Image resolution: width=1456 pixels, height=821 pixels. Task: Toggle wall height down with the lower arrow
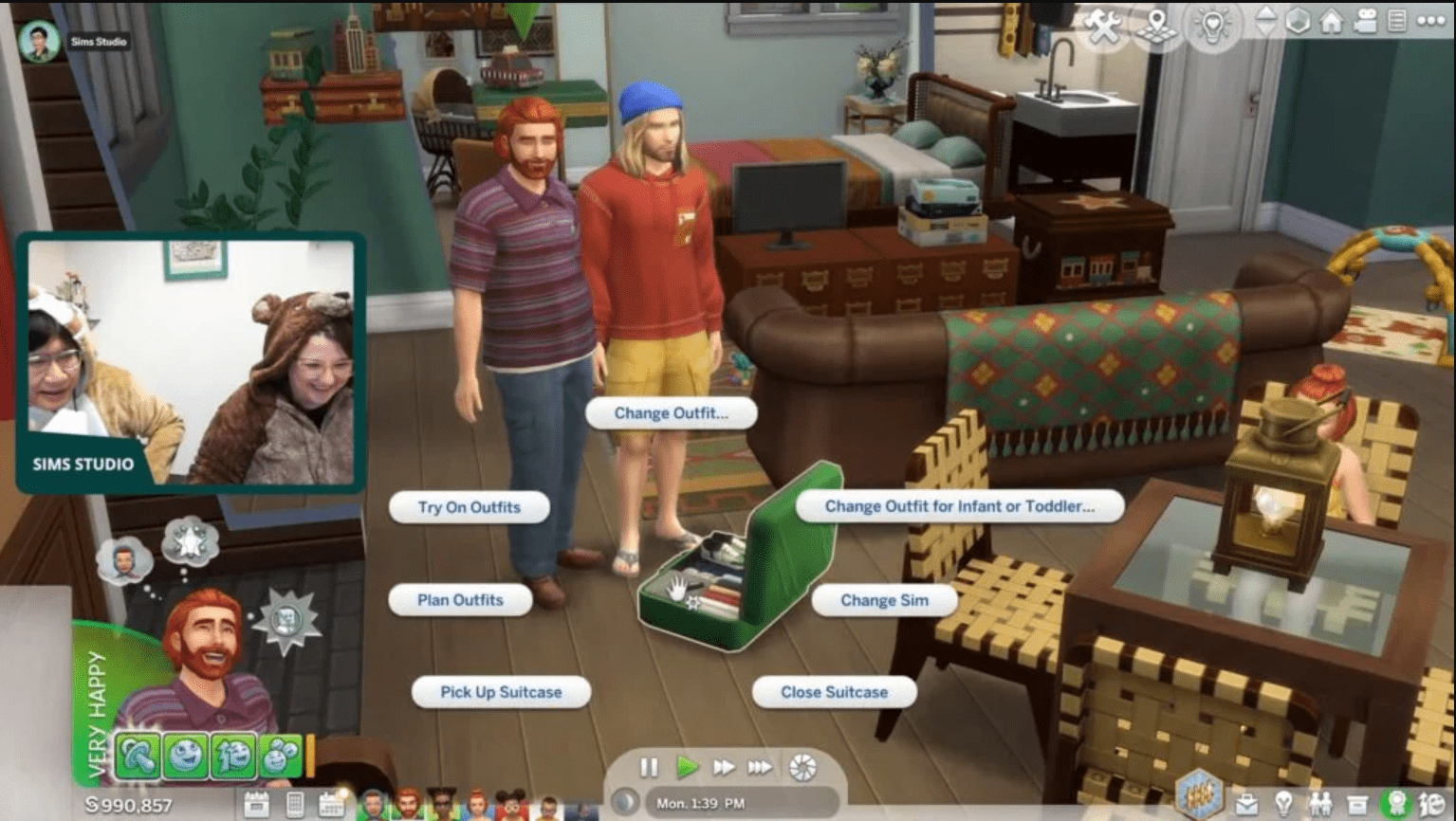point(1267,29)
